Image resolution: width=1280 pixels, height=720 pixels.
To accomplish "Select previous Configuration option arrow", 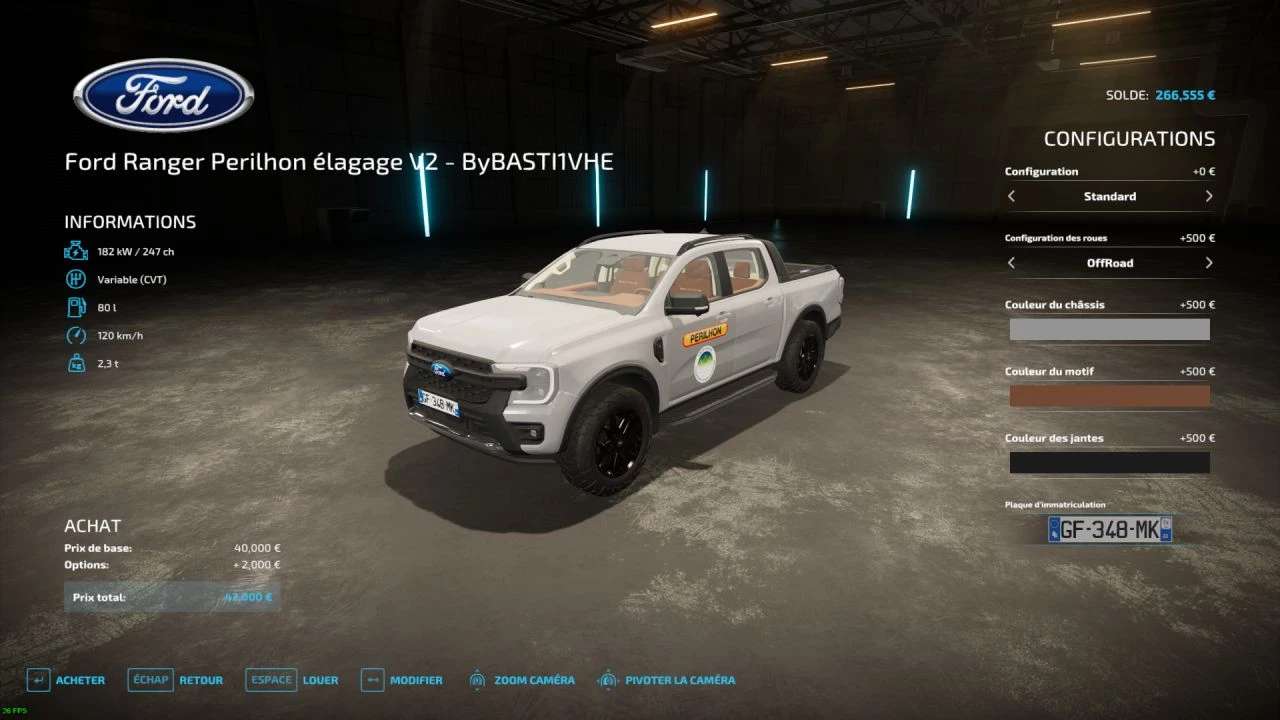I will click(1011, 197).
